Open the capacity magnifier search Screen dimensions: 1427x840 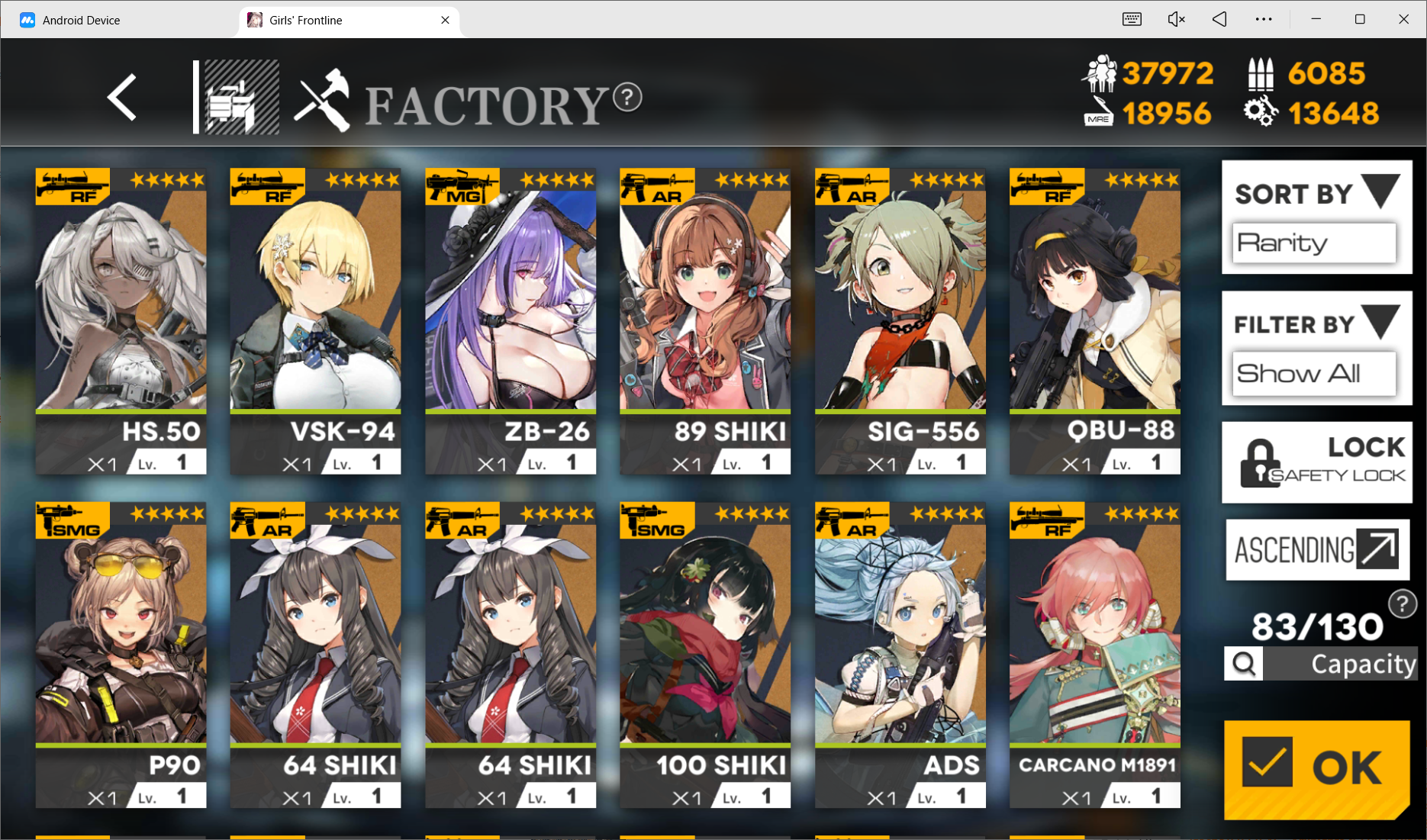1244,664
